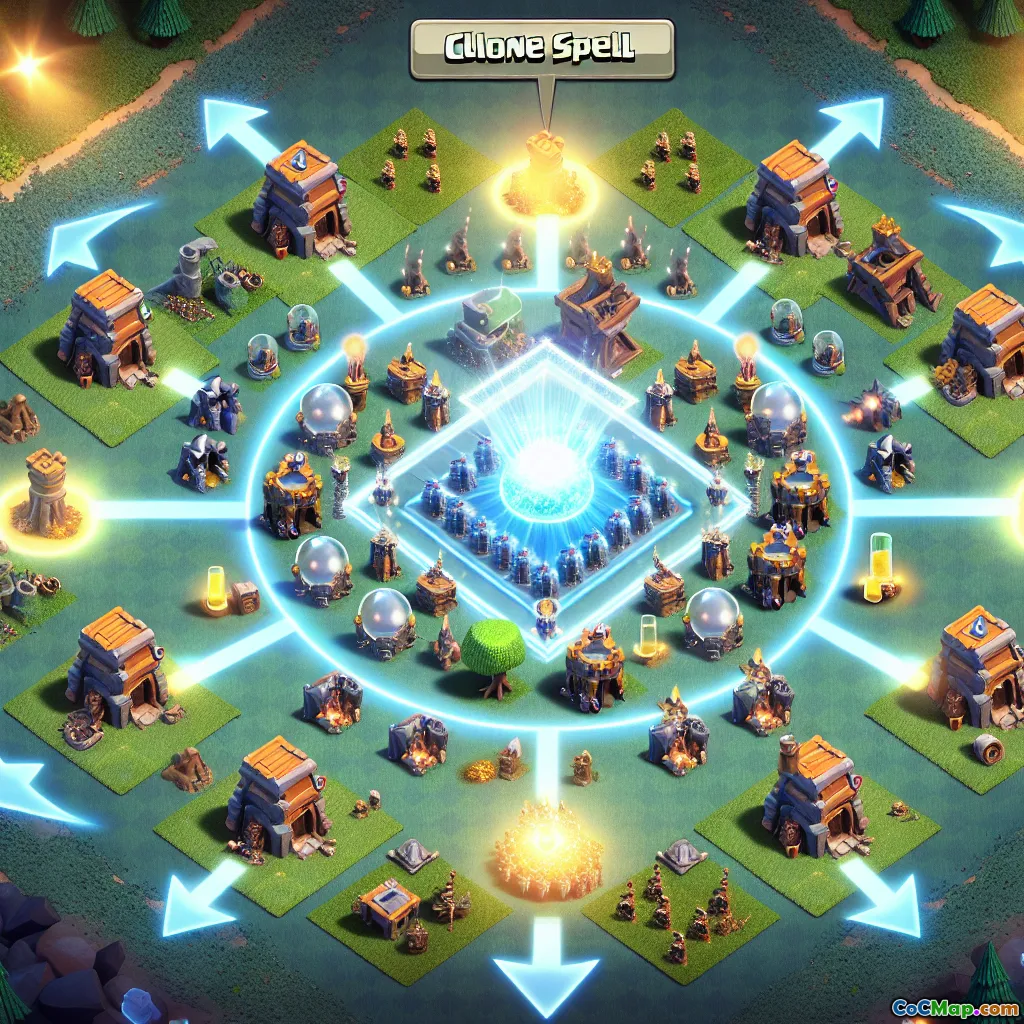Click the Cllone Spell label banner
This screenshot has width=1024, height=1024.
pyautogui.click(x=541, y=48)
